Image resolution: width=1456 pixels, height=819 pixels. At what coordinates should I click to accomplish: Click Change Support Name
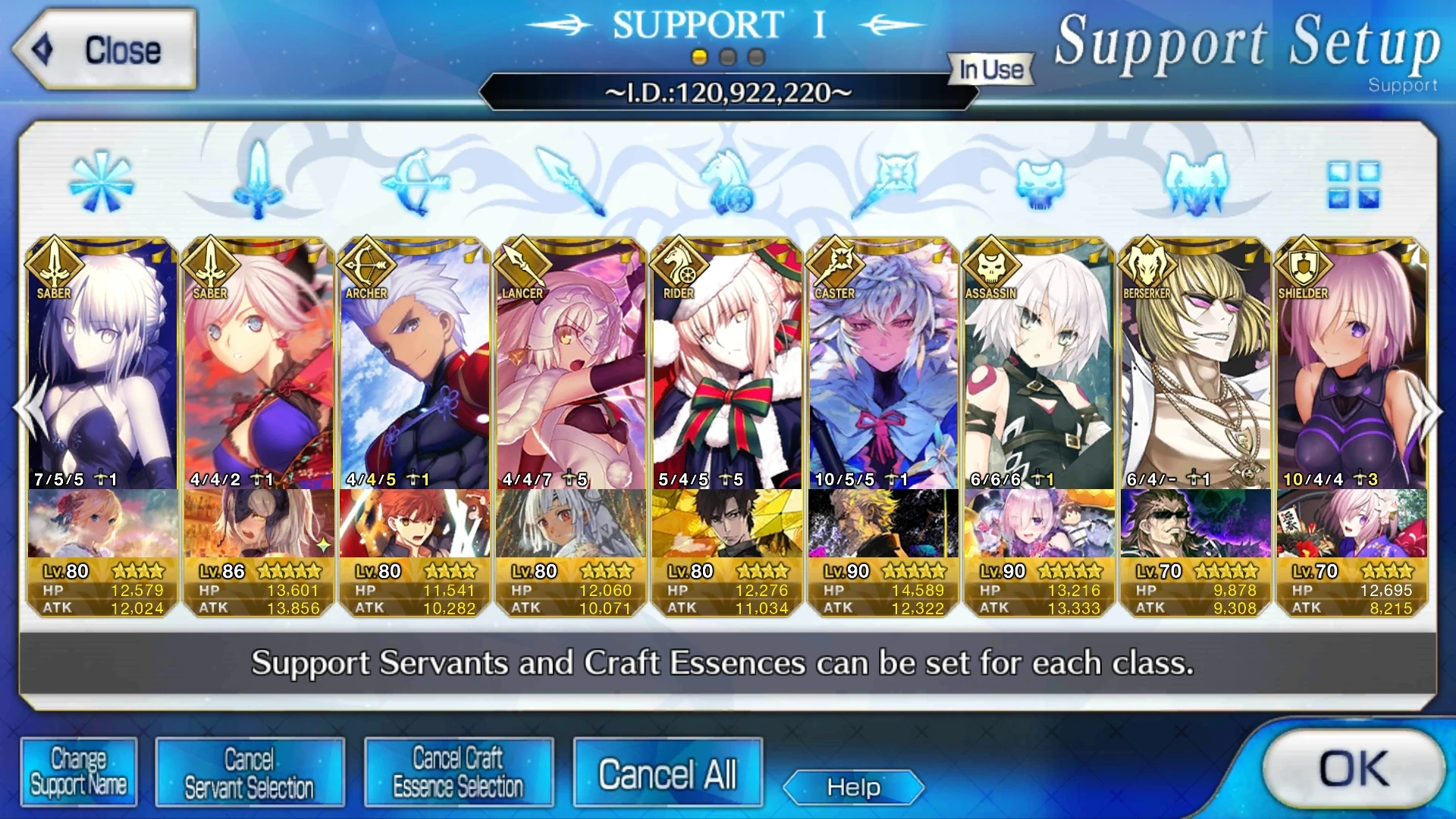click(x=78, y=771)
